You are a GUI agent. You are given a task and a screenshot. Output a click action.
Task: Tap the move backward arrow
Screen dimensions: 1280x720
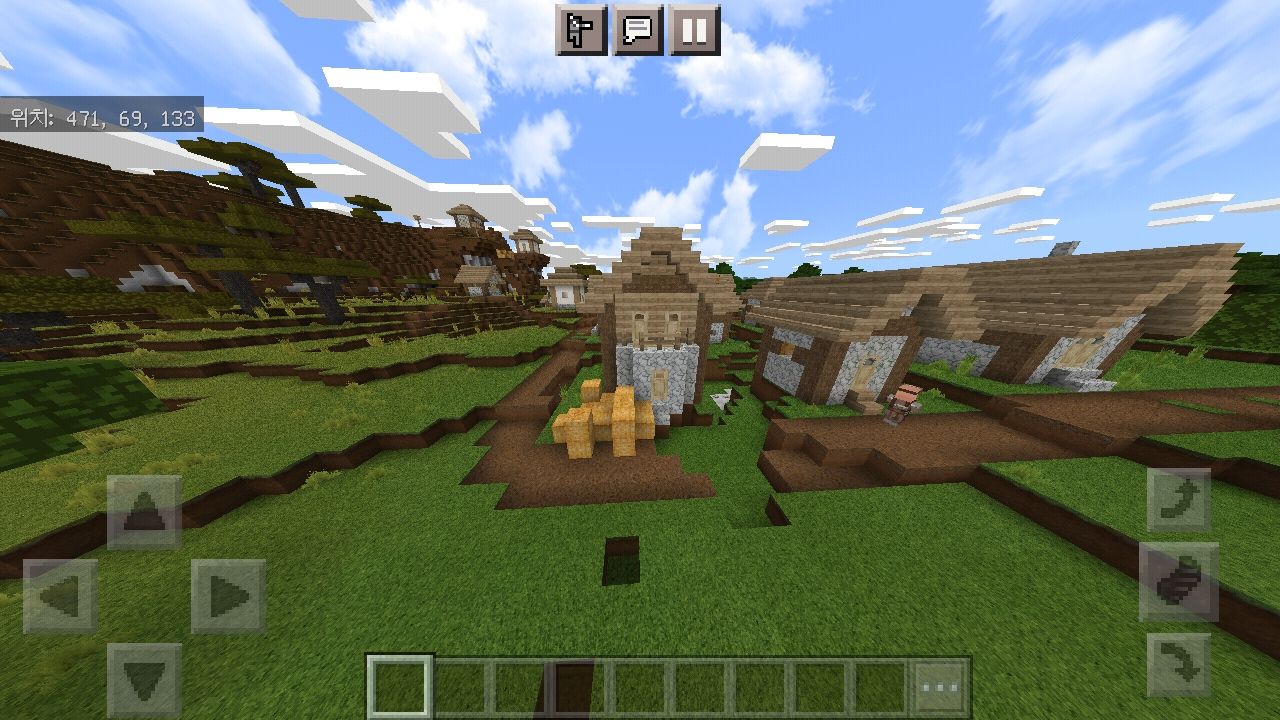pos(144,680)
